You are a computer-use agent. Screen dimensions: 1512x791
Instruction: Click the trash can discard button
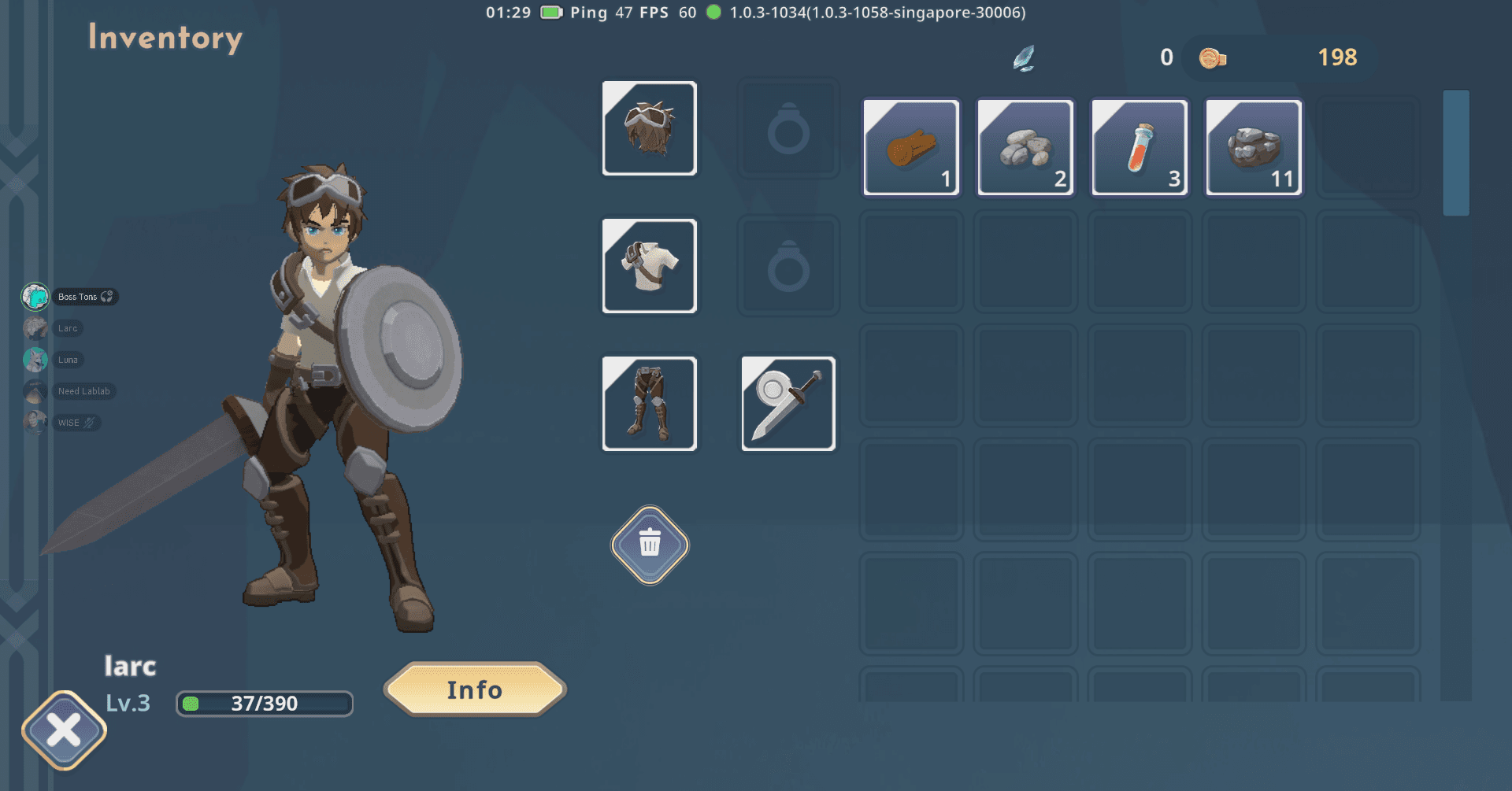pyautogui.click(x=650, y=545)
